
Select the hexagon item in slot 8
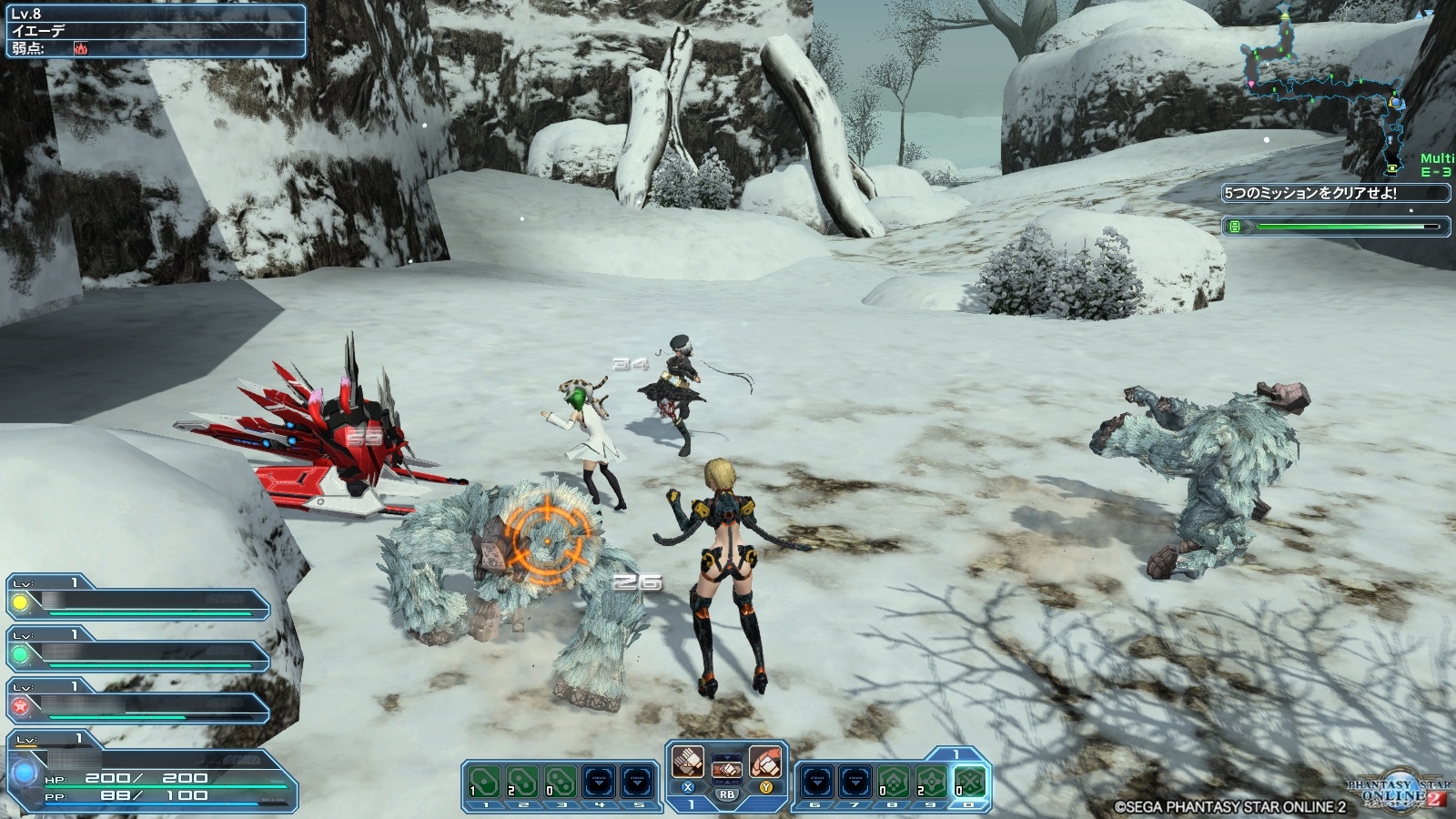click(892, 782)
